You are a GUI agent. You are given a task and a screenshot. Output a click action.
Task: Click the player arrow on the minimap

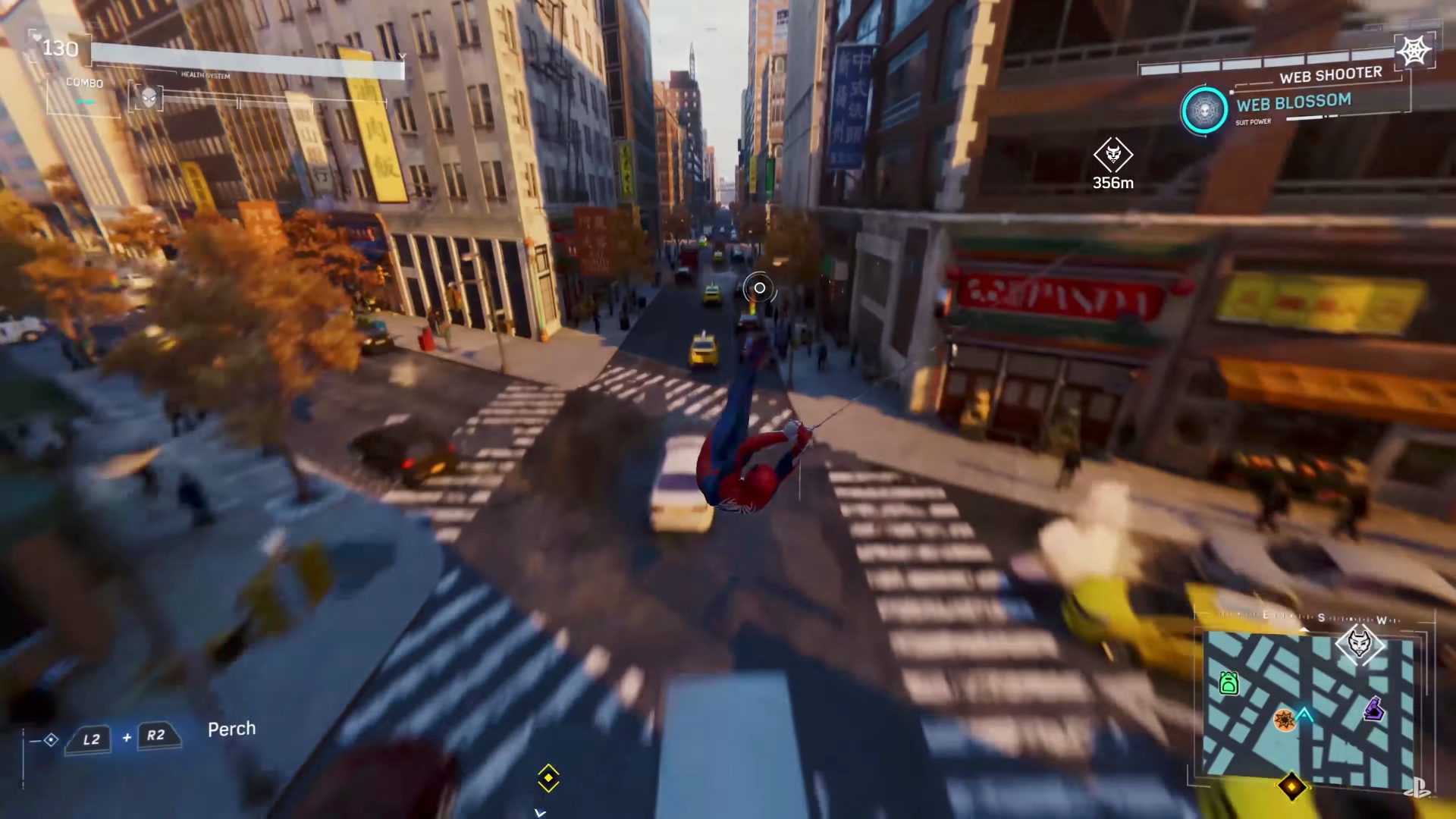1304,714
